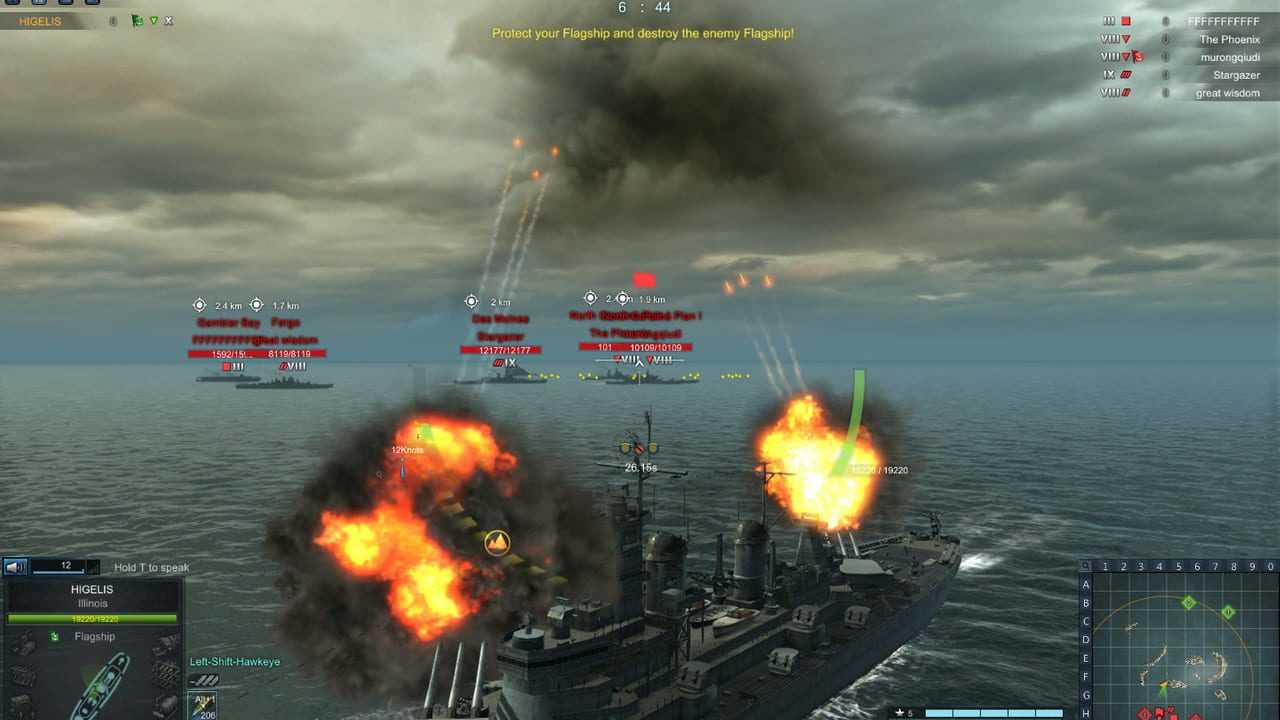Pick great wisdom in the enemy roster
The width and height of the screenshot is (1280, 720).
(1227, 93)
